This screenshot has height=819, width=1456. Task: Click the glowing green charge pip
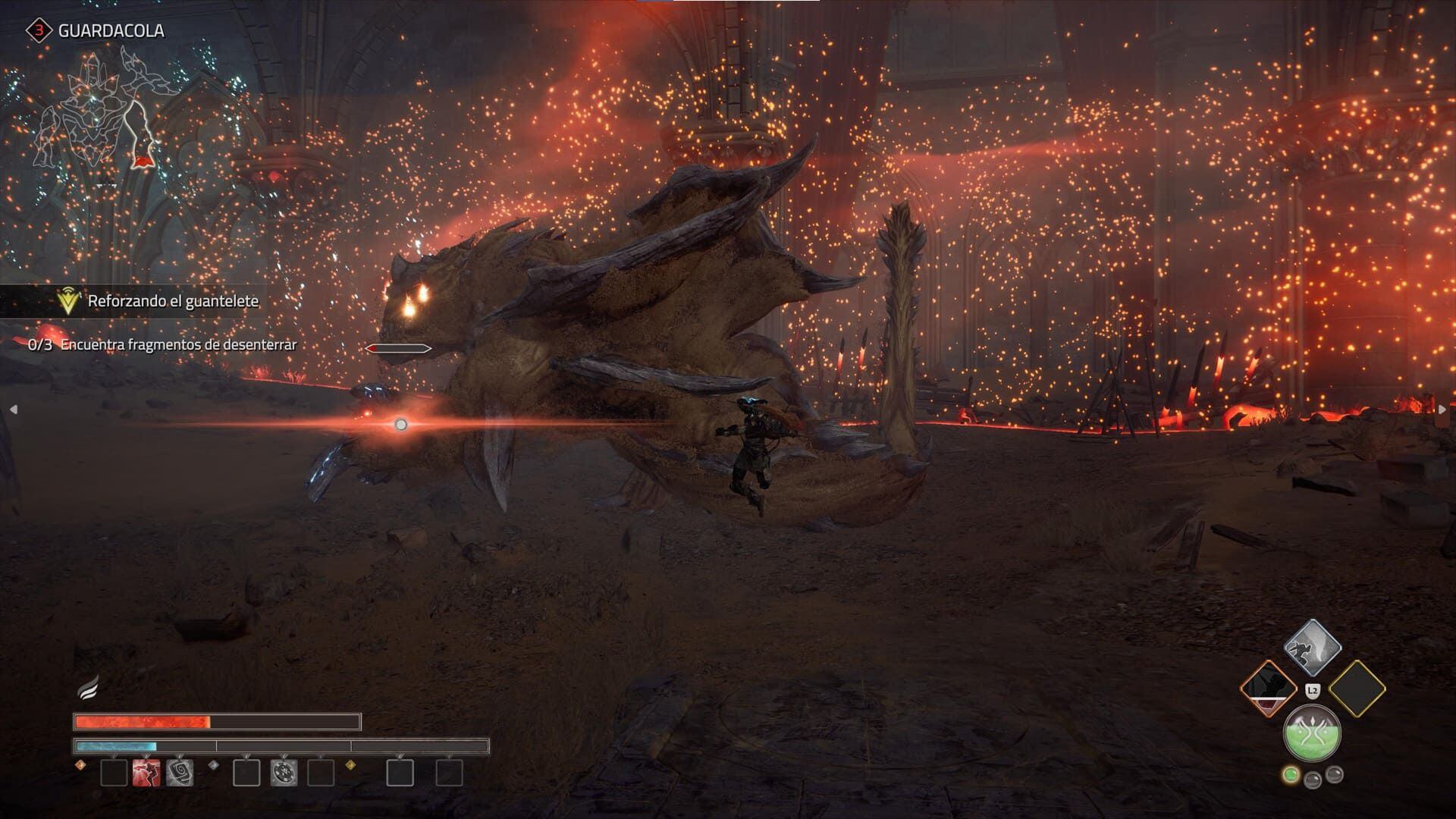coord(1290,775)
